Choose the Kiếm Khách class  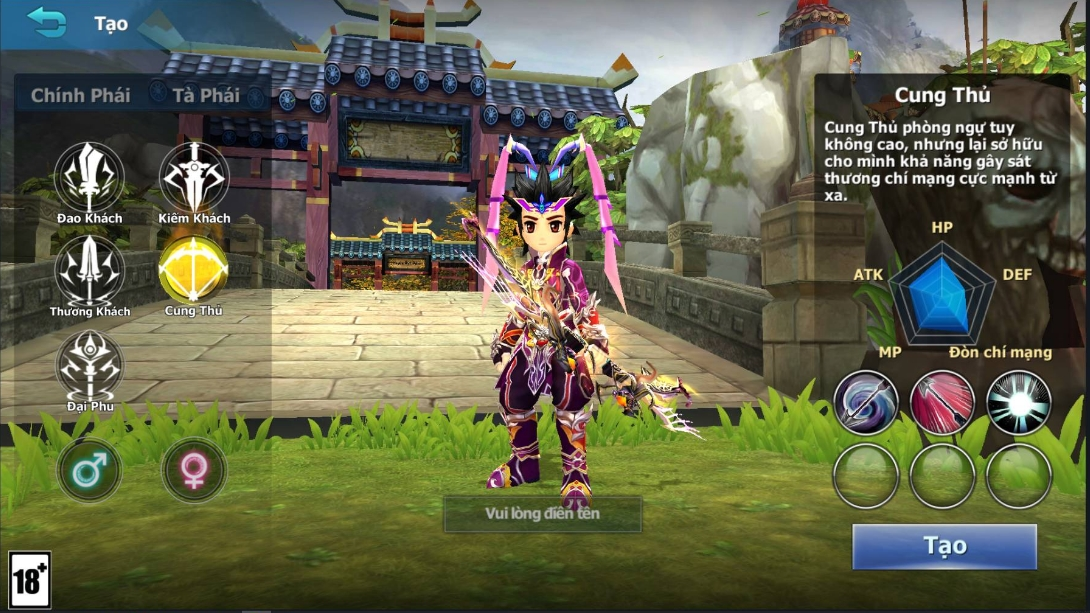click(194, 177)
